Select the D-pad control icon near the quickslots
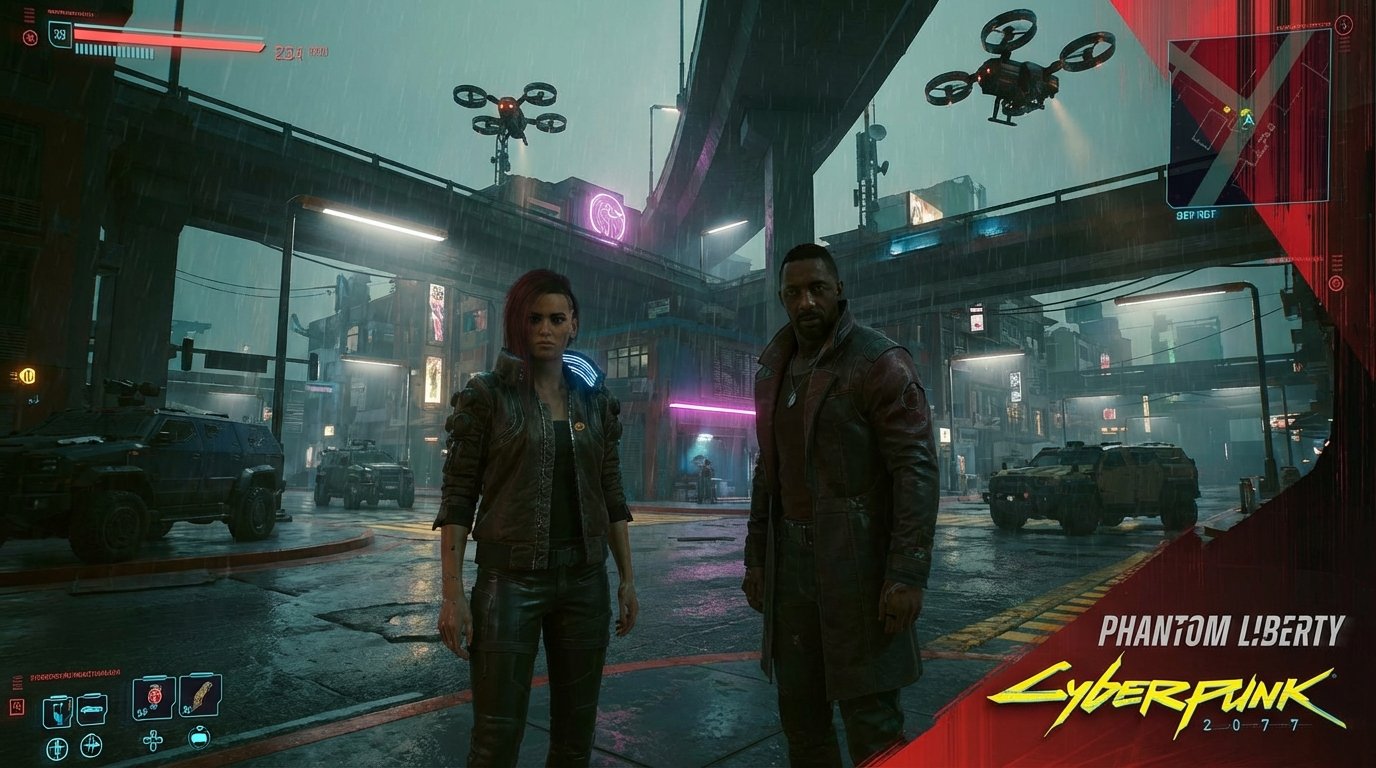The height and width of the screenshot is (768, 1376). point(153,740)
